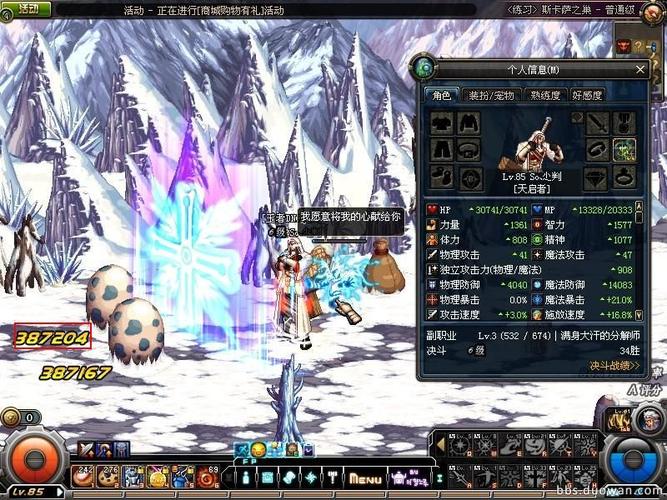The image size is (667, 500).
Task: Select the belt equipment slot
Action: click(x=467, y=150)
